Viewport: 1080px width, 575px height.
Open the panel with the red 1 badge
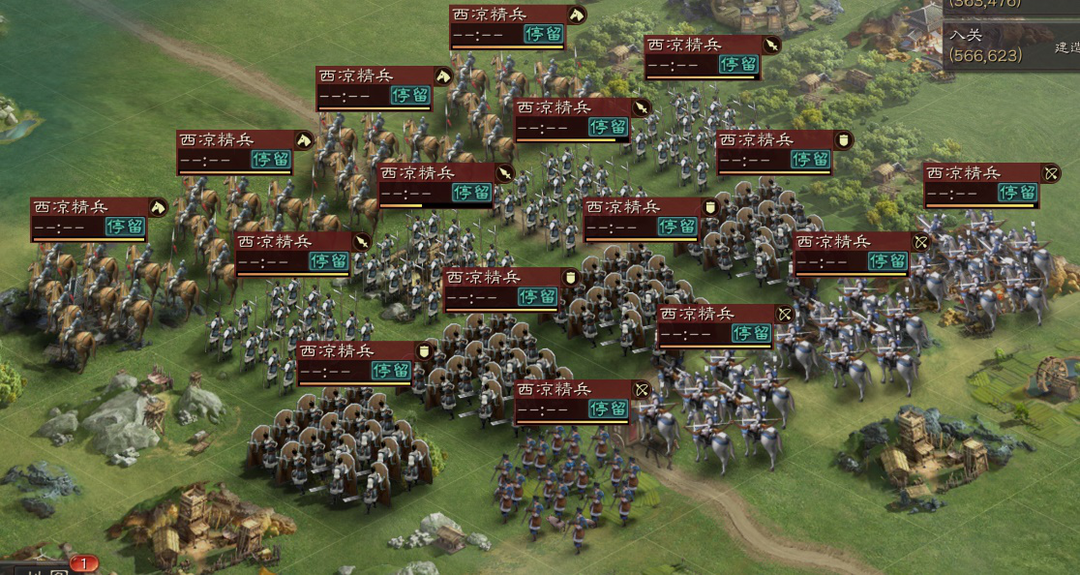(45, 568)
